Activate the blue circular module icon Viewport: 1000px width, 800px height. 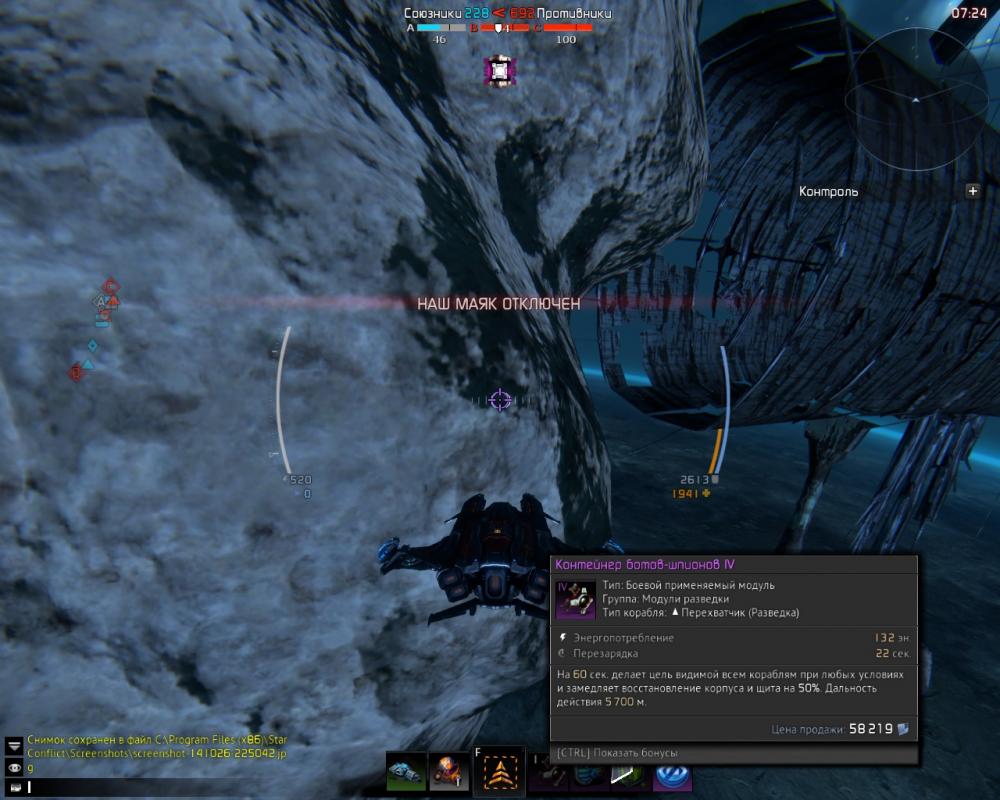(672, 775)
